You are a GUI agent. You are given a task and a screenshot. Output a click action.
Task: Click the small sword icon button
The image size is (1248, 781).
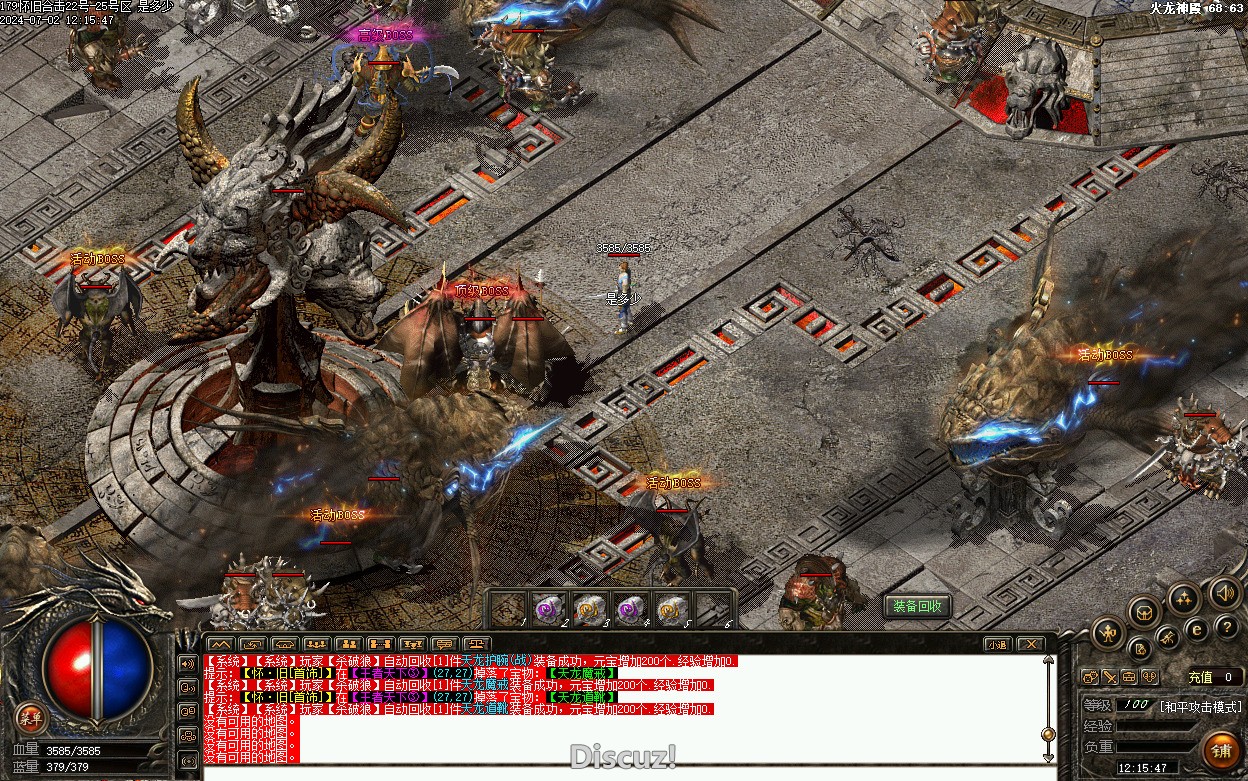point(1108,677)
